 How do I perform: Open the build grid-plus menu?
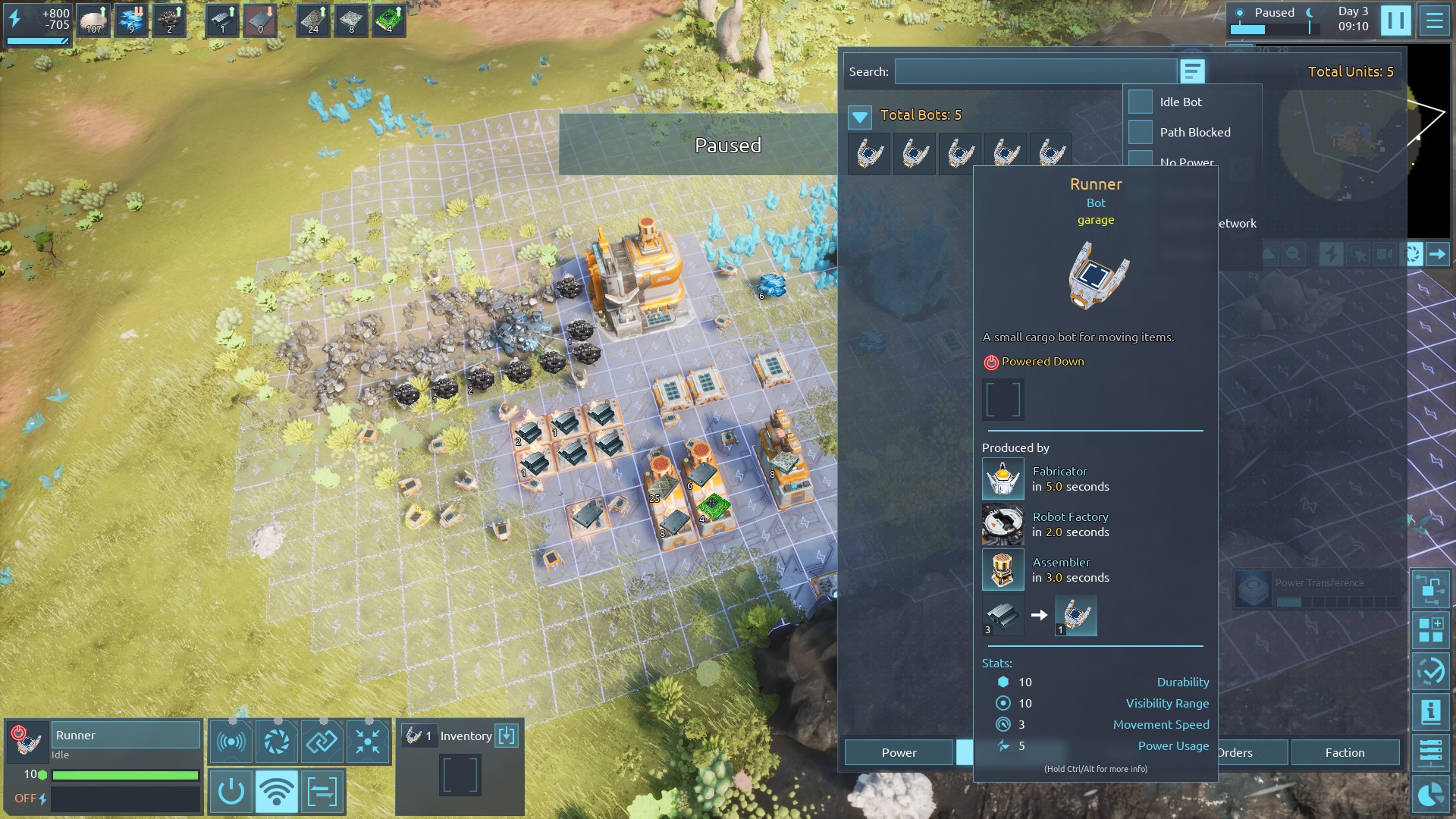coord(1431,629)
